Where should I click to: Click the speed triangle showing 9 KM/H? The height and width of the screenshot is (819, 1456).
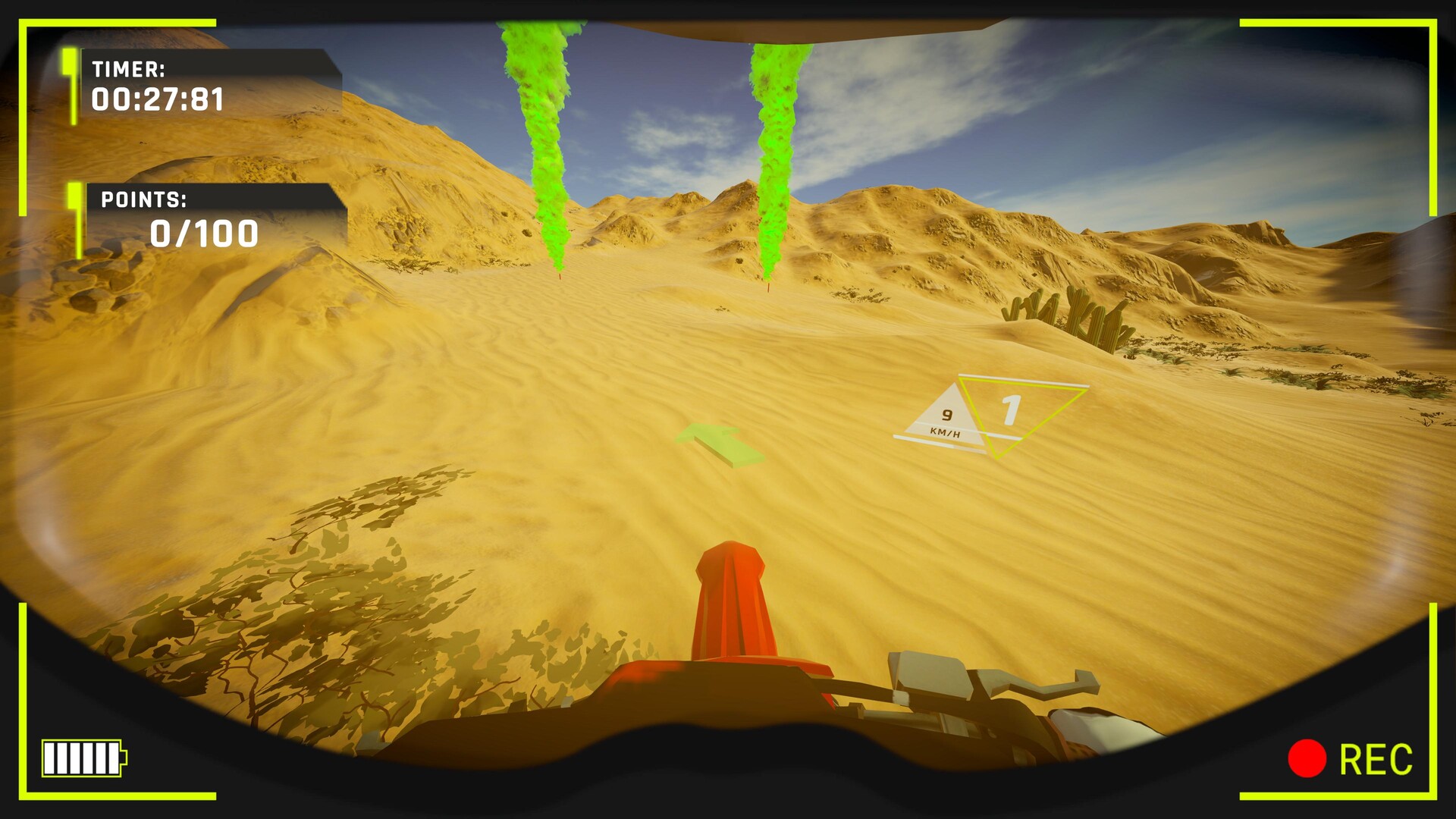coord(946,416)
